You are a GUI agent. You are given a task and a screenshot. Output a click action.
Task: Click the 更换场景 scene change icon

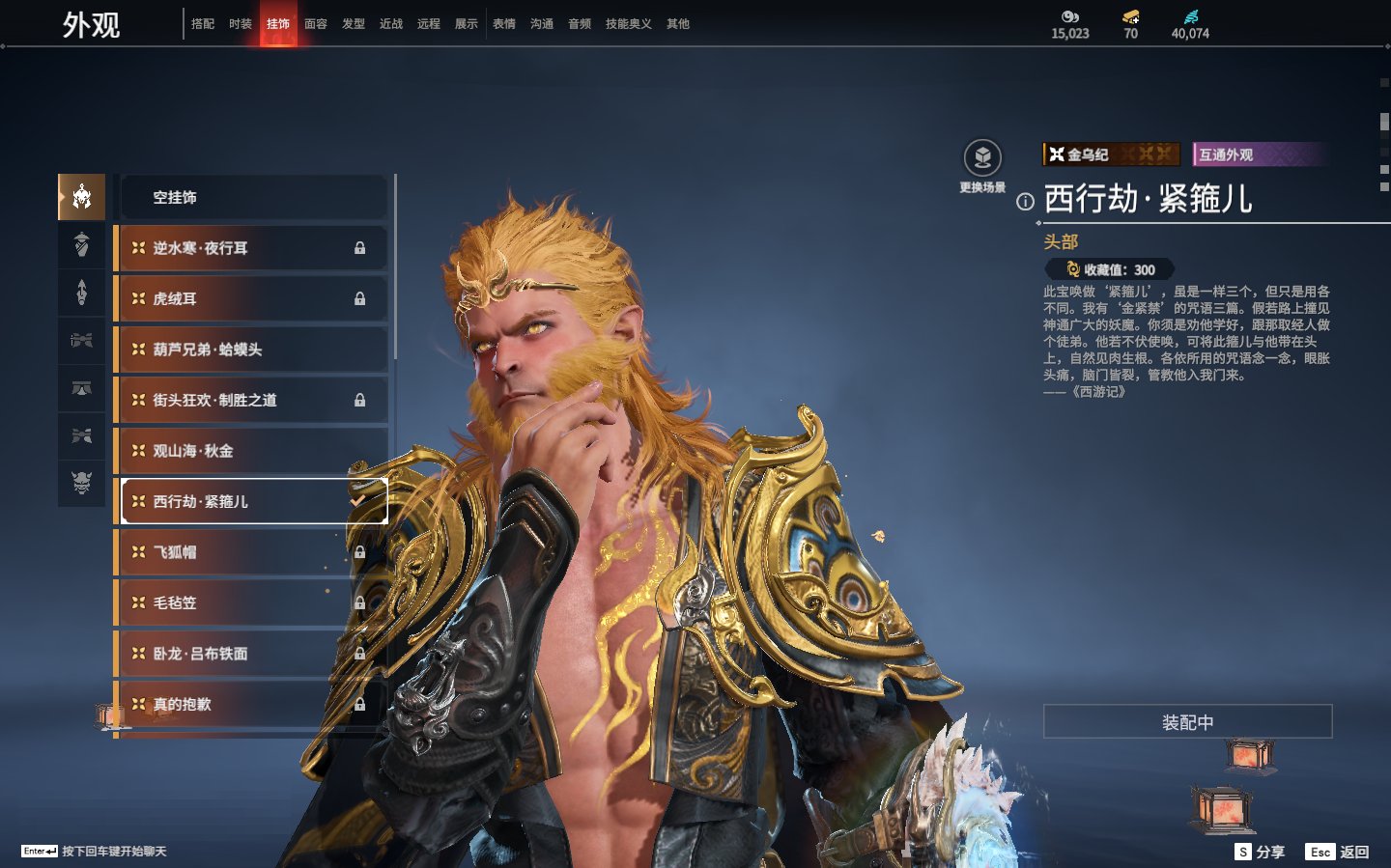coord(982,159)
